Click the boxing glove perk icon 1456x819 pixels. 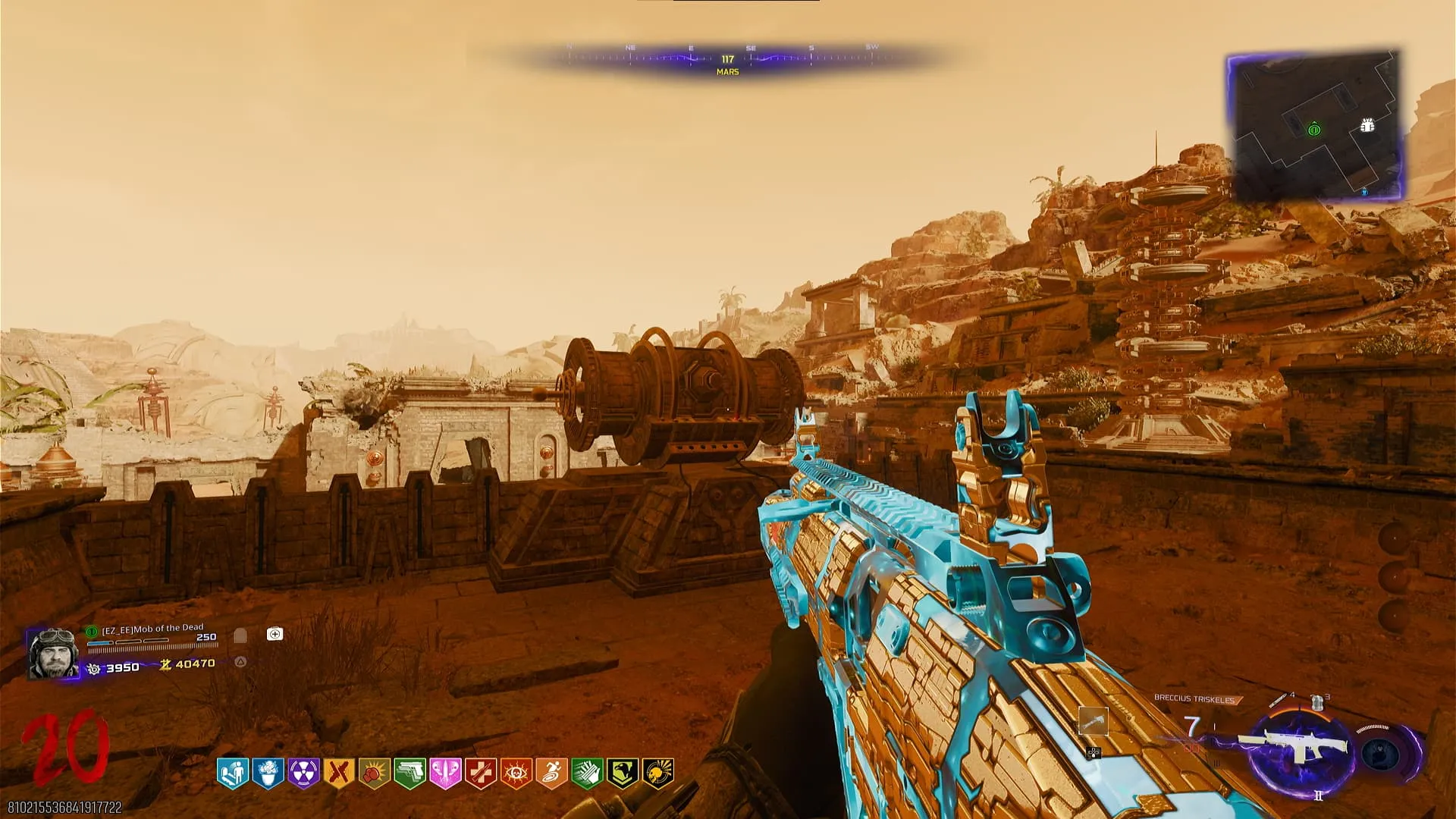[x=374, y=773]
